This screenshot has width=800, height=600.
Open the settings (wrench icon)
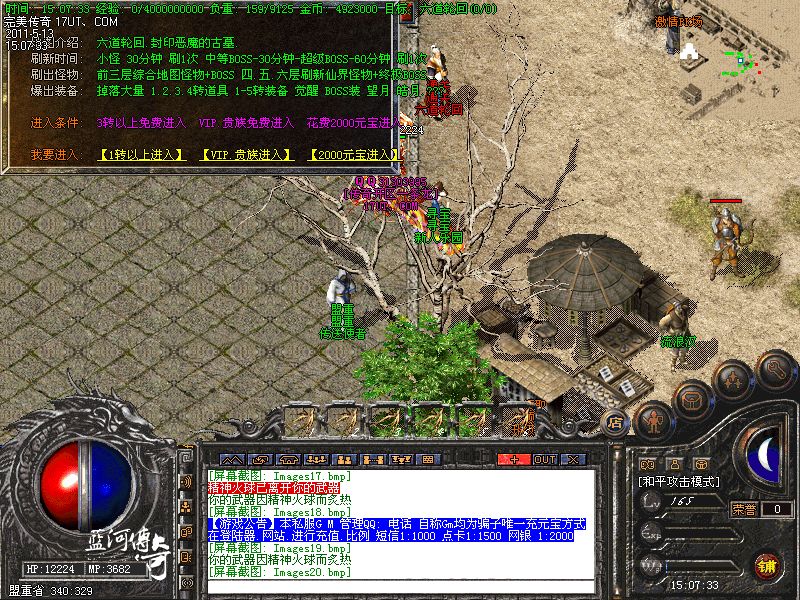[775, 370]
